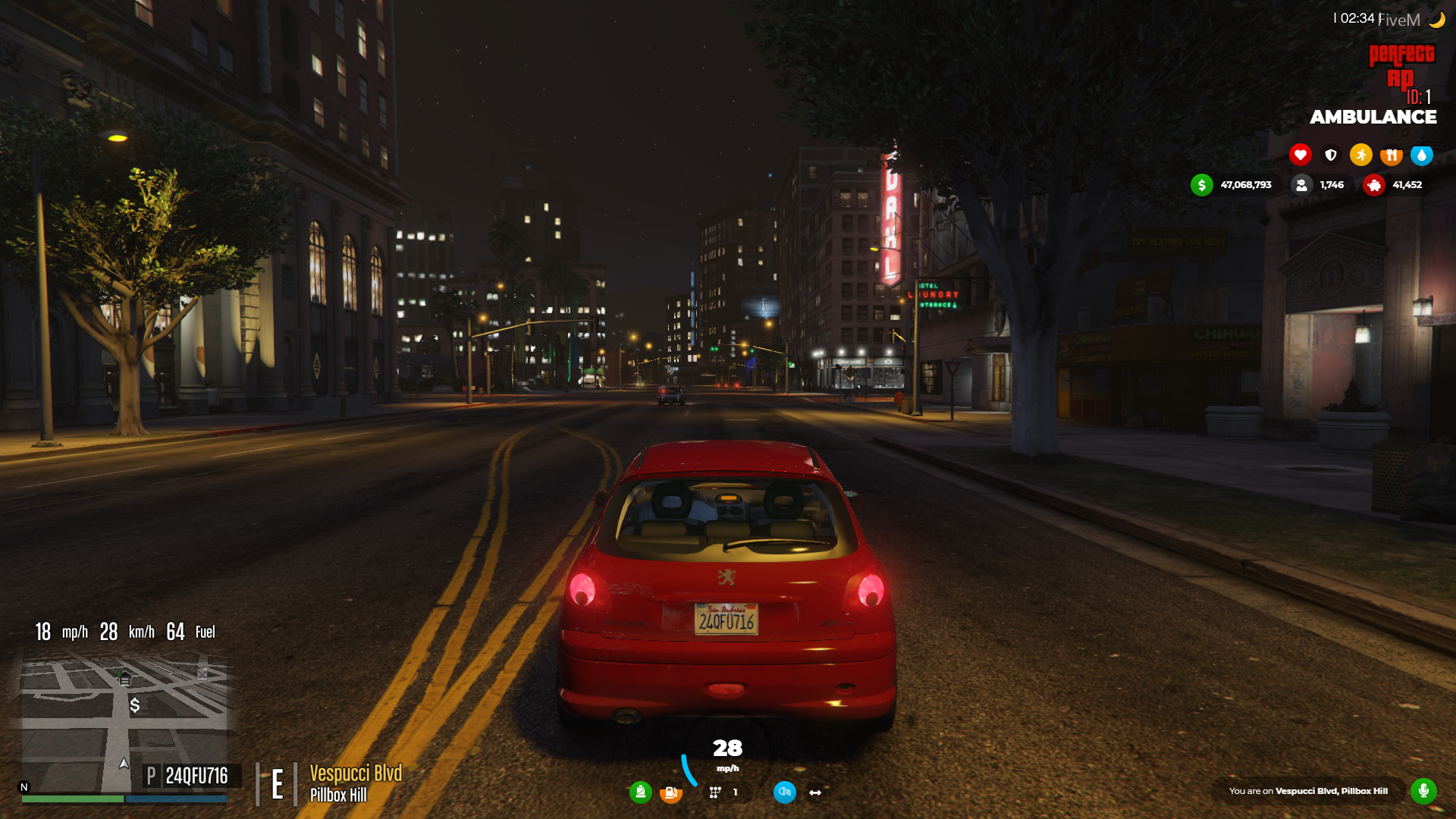Open the hunger fork-and-knife status icon
The height and width of the screenshot is (819, 1456).
coord(1391,155)
